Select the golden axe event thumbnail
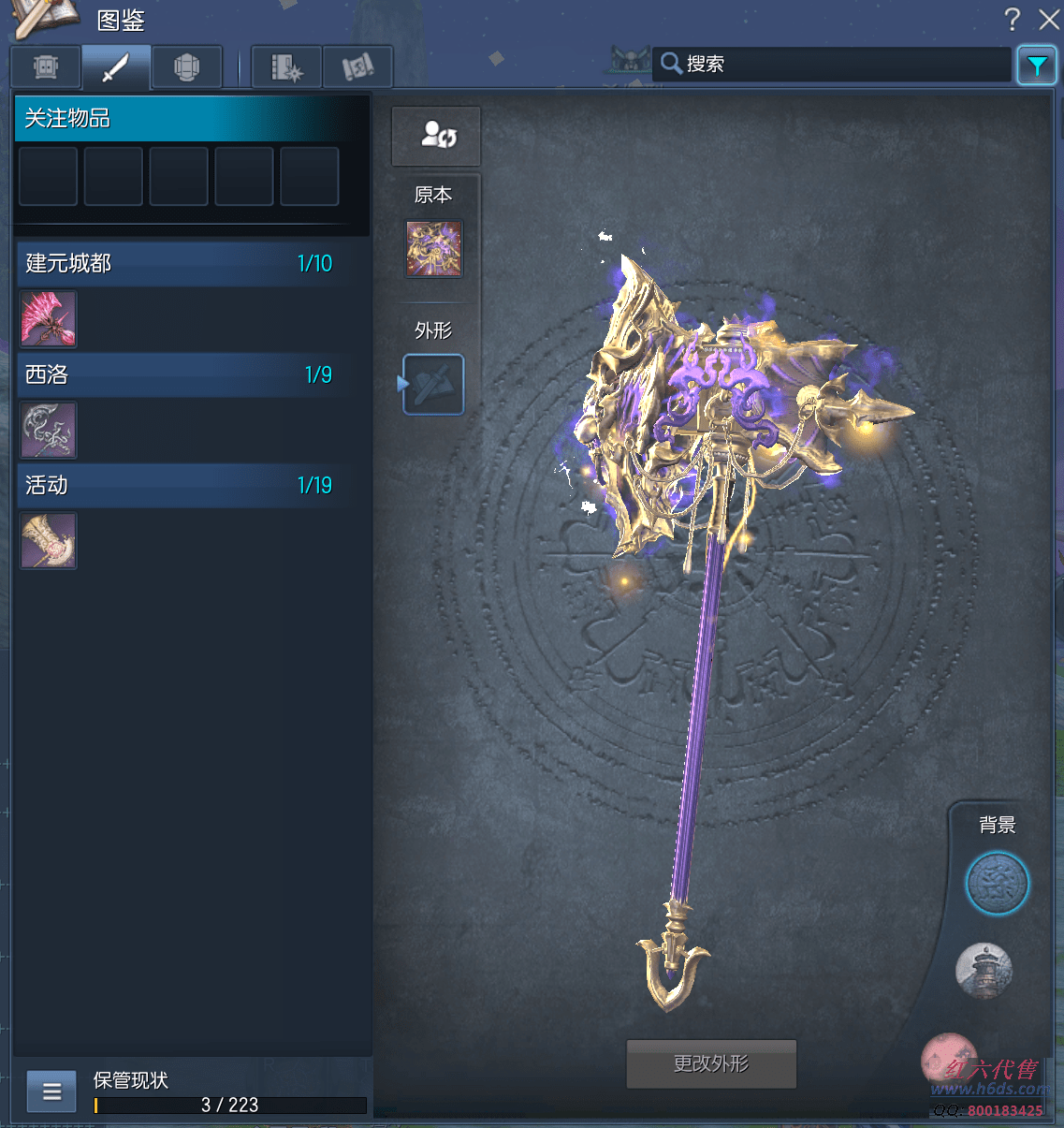 (49, 541)
